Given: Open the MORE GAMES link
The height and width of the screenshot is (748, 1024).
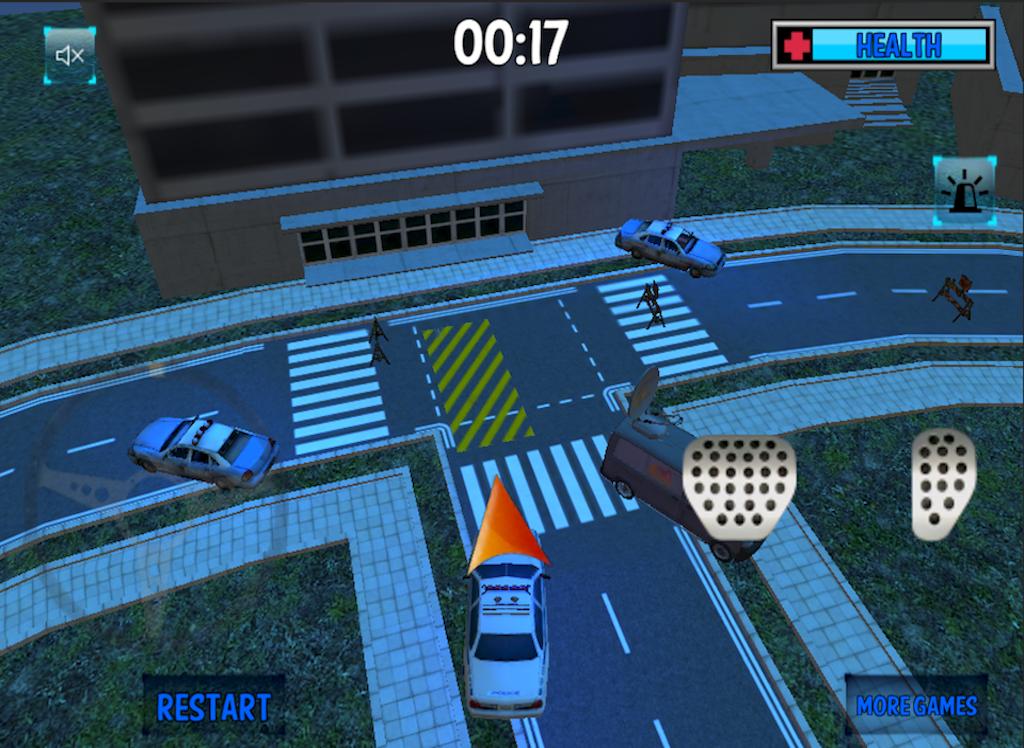Looking at the screenshot, I should (916, 705).
